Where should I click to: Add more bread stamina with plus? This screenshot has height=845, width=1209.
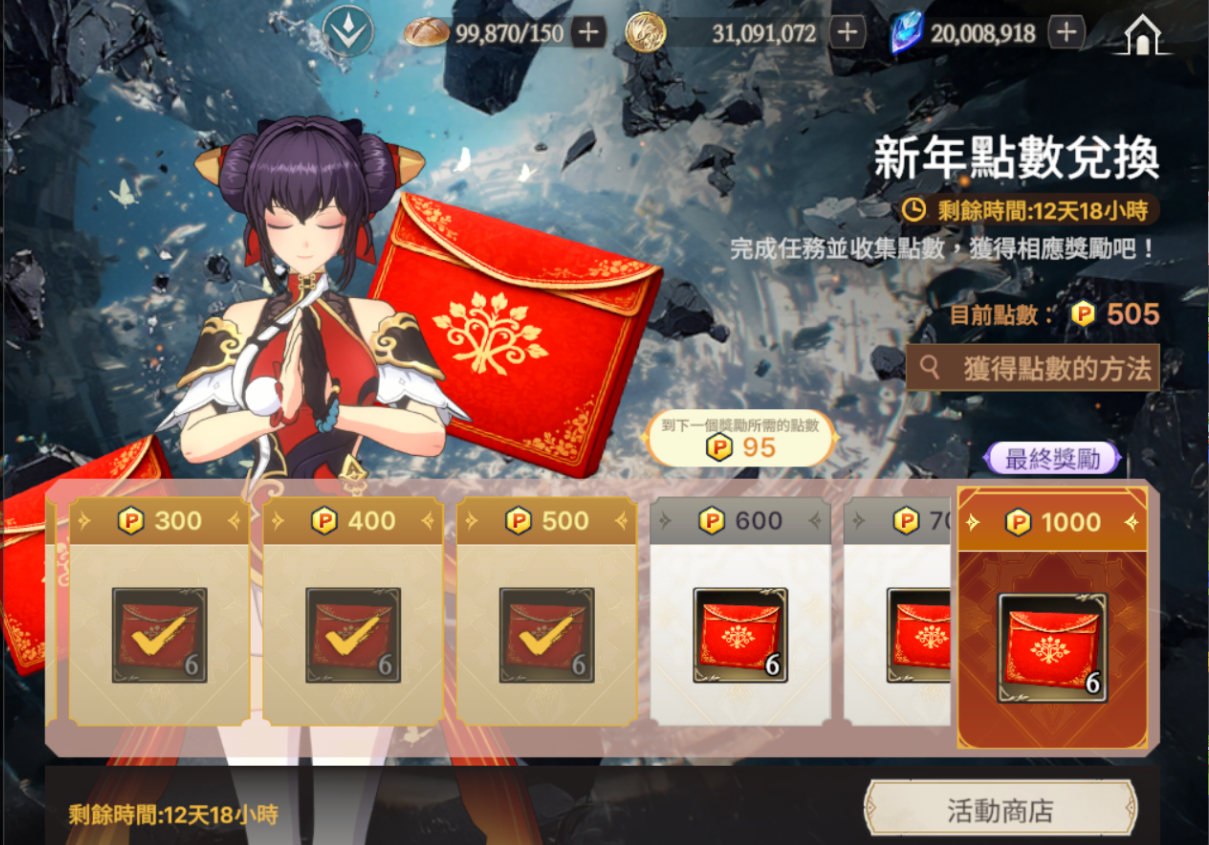click(589, 33)
